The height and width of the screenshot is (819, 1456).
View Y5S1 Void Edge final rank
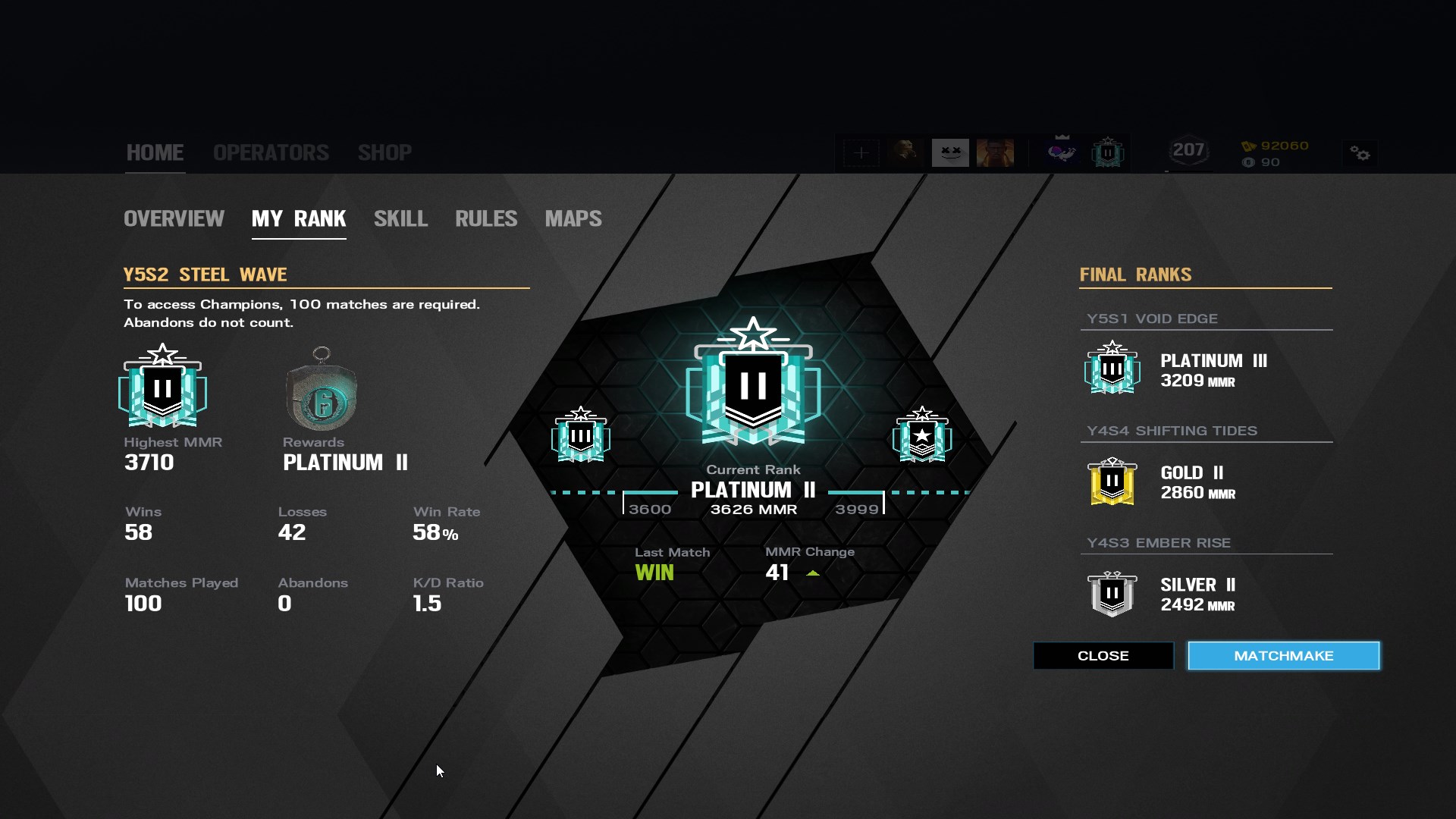[1175, 369]
